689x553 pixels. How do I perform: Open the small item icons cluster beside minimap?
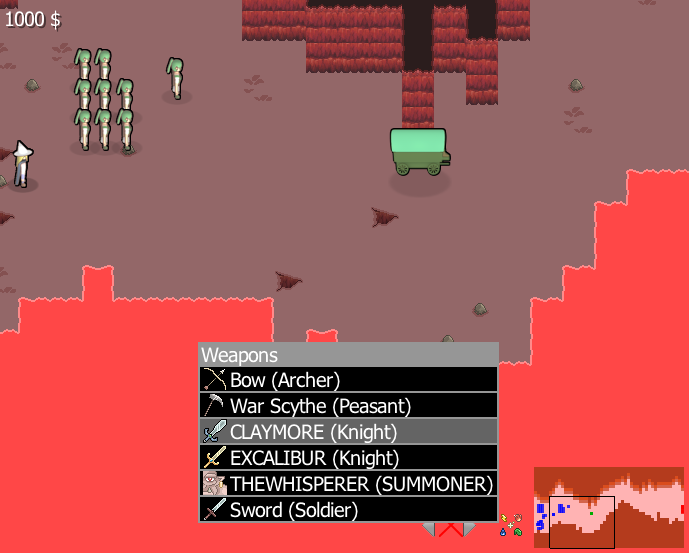(x=512, y=524)
